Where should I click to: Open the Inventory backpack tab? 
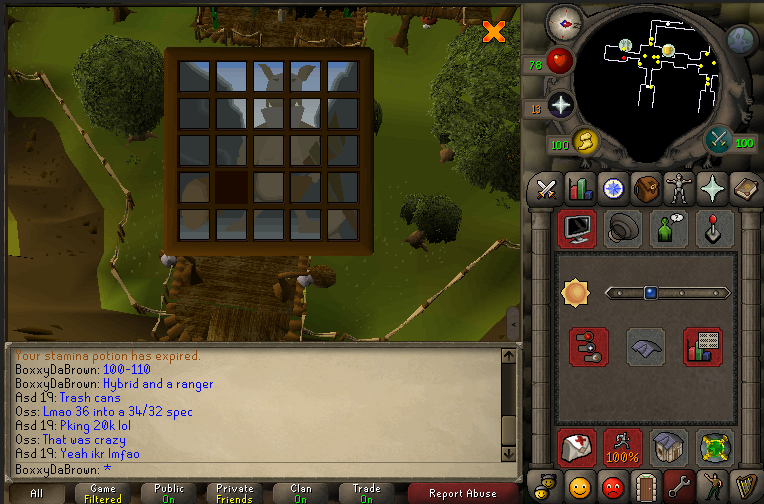647,188
